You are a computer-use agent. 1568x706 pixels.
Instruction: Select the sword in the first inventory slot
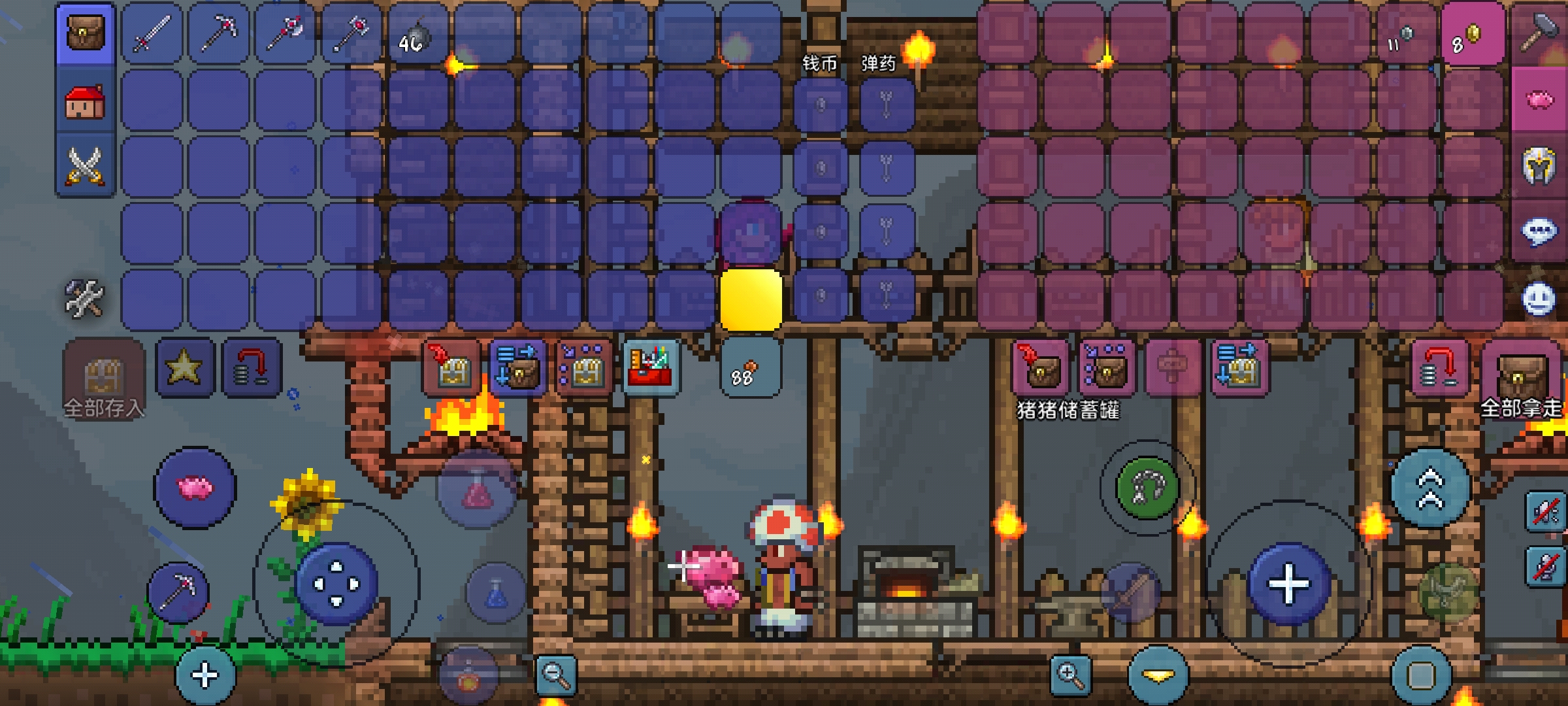click(152, 34)
